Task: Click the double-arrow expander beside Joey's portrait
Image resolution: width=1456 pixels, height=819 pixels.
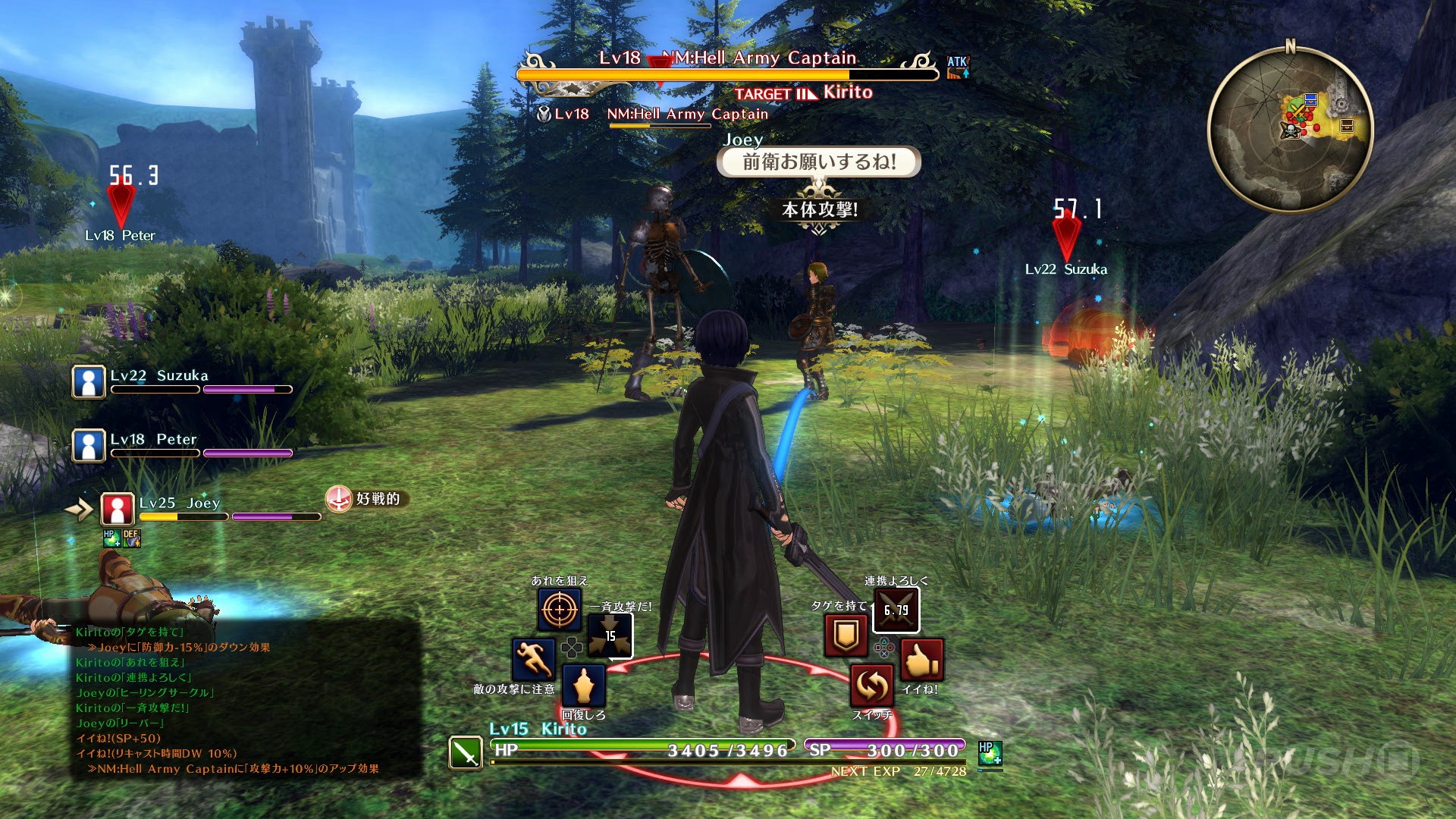Action: pyautogui.click(x=79, y=508)
